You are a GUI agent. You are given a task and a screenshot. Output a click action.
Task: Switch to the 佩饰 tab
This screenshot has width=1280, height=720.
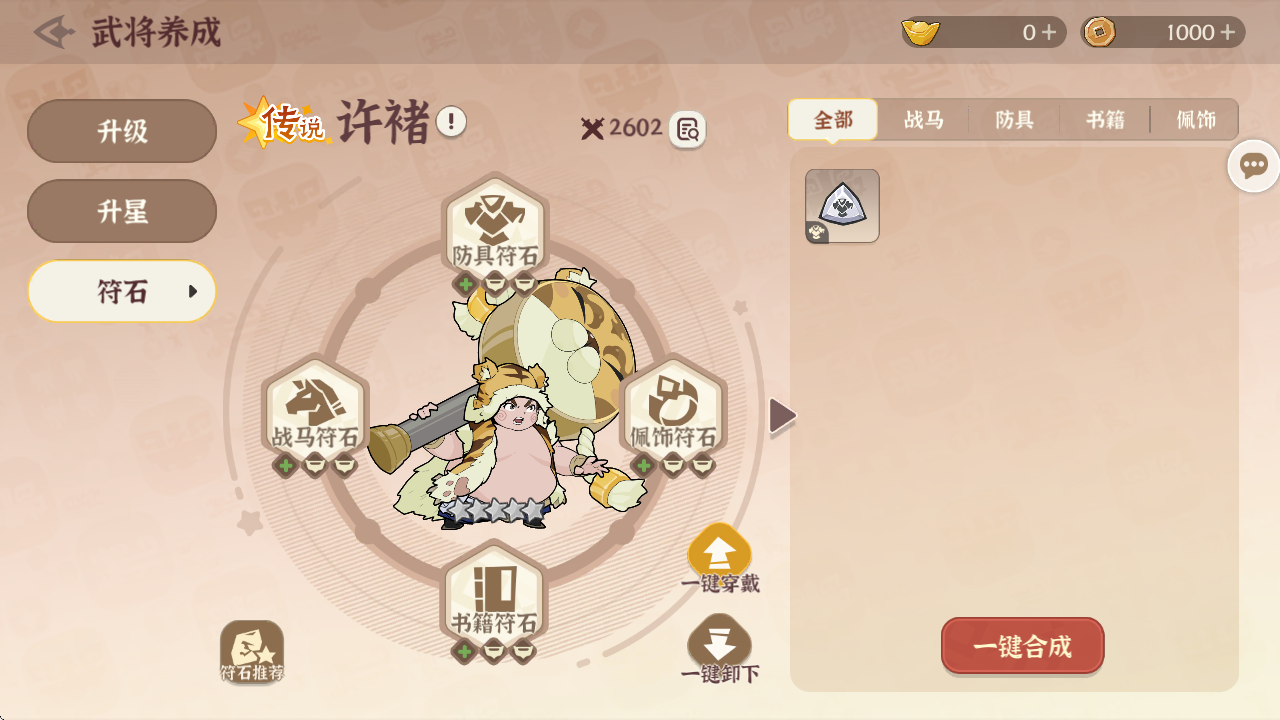(1196, 120)
